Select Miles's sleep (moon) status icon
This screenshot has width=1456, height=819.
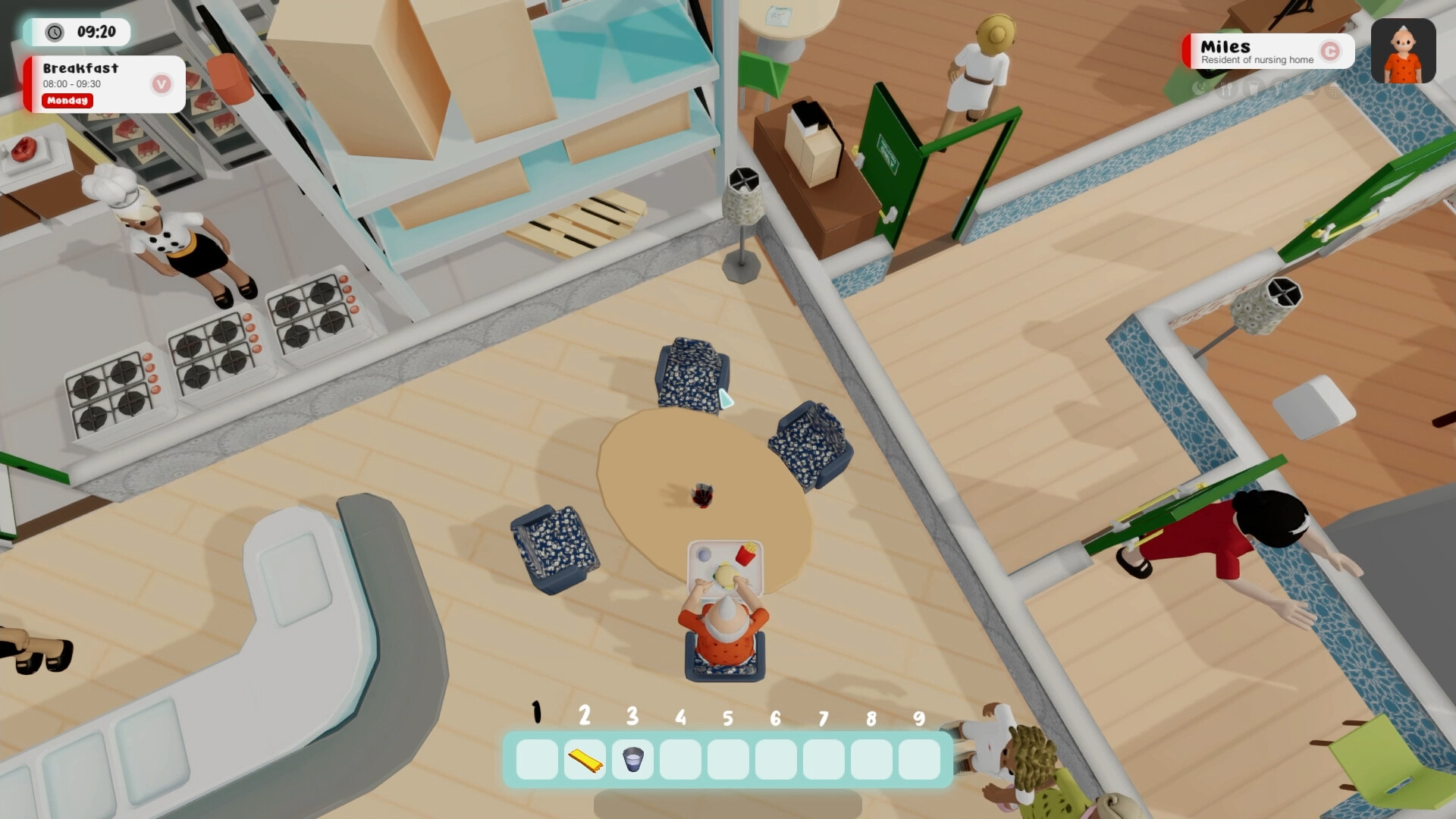tap(1200, 87)
